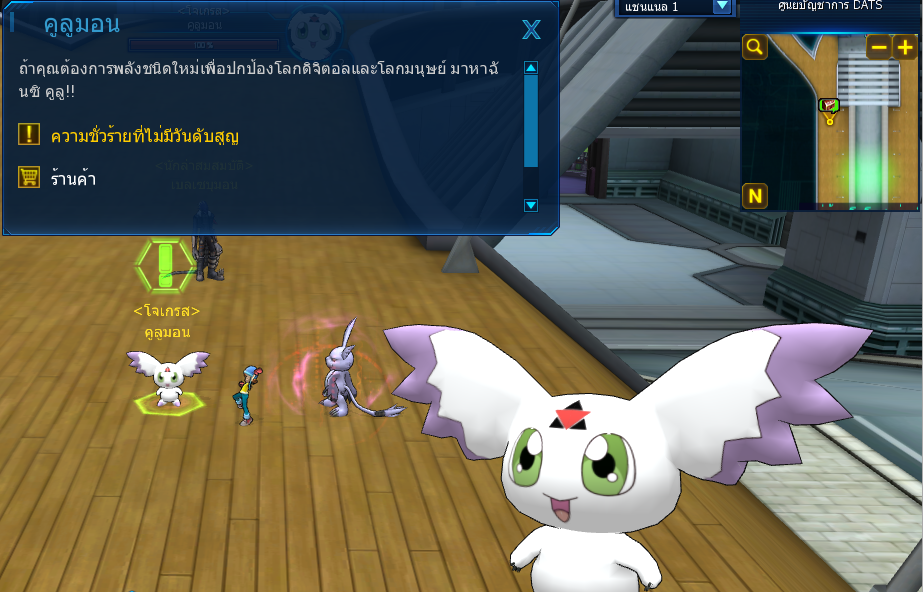This screenshot has height=592, width=923.
Task: Open the channel selection dropdown
Action: pos(722,6)
